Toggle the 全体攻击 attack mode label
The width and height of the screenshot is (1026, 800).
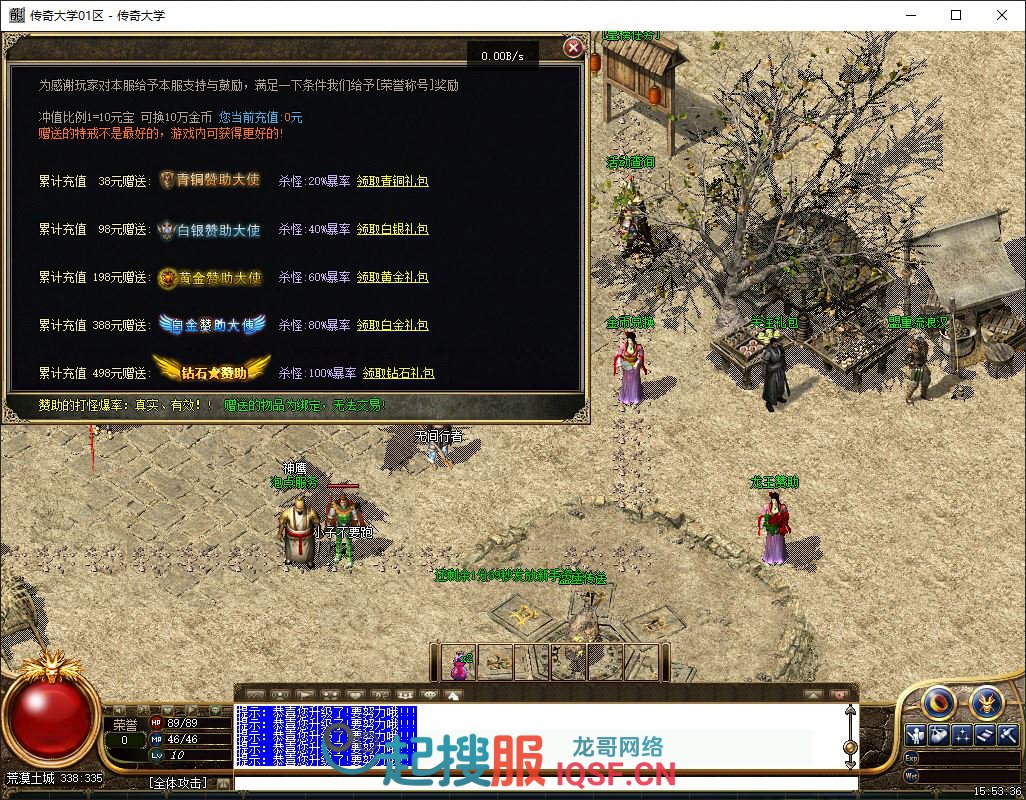pos(178,783)
